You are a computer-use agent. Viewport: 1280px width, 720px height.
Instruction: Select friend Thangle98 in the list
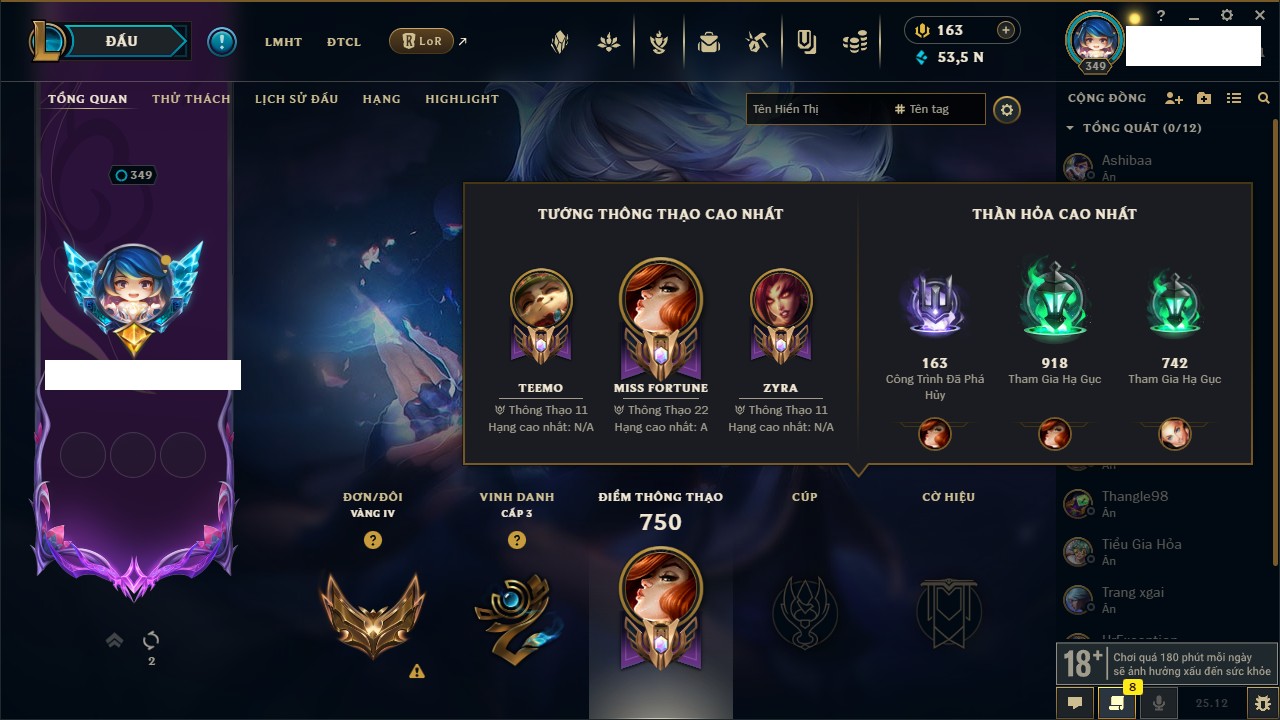[x=1134, y=497]
